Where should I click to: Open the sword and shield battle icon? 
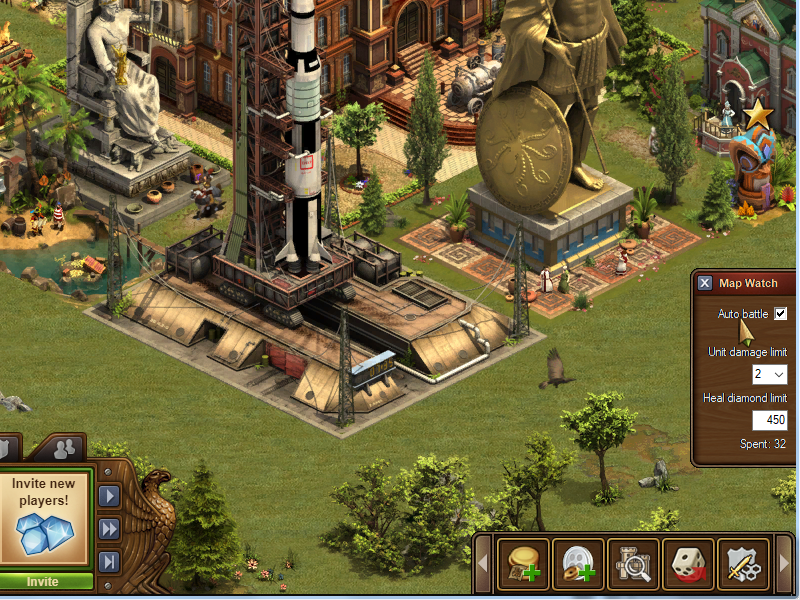[743, 565]
